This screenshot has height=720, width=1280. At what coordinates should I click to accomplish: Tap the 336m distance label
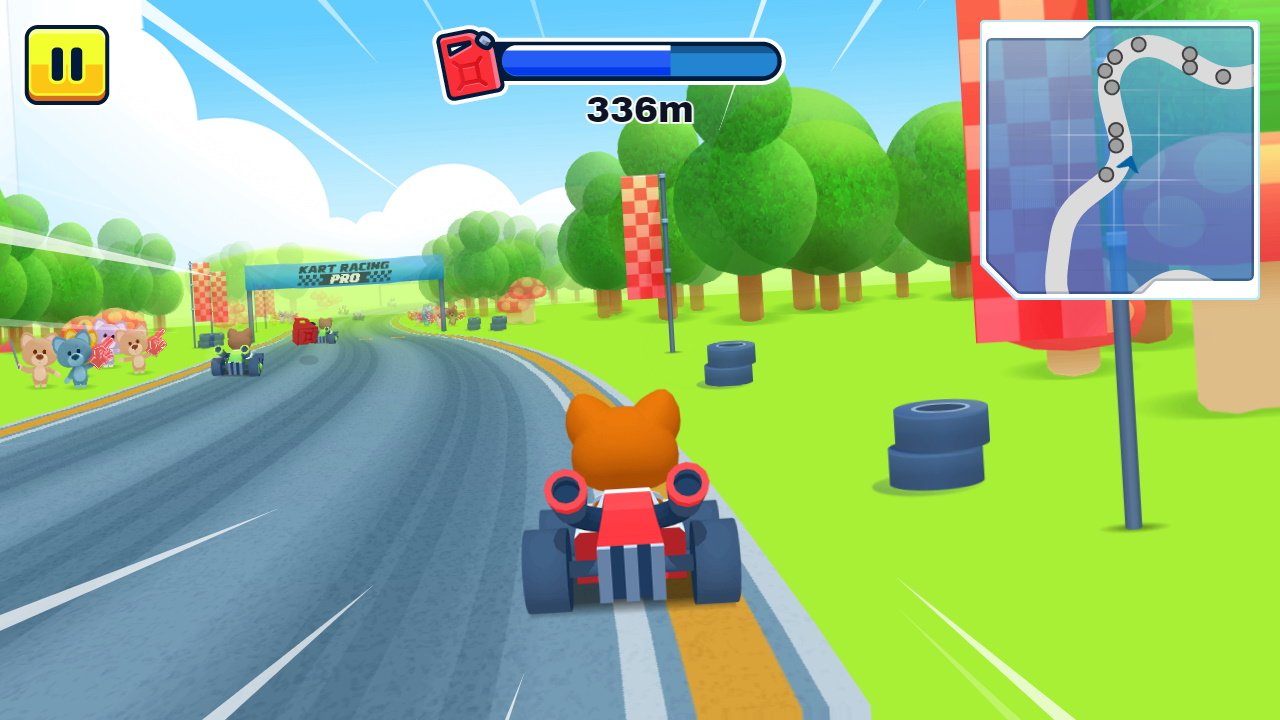click(x=638, y=110)
